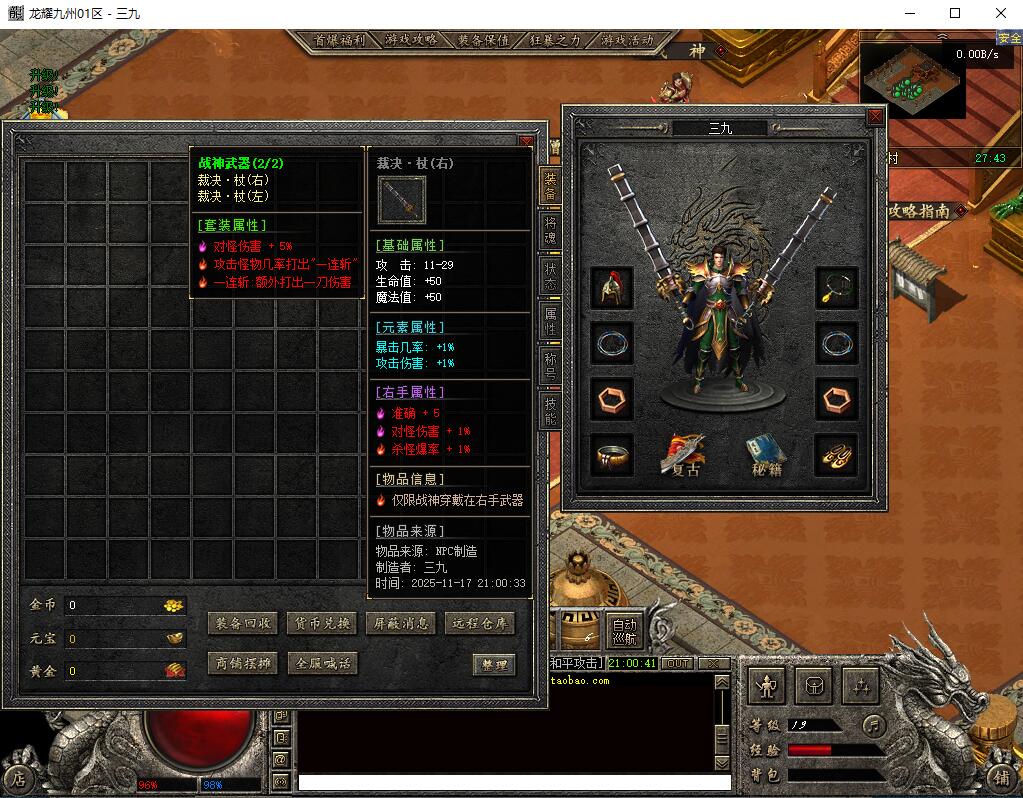The image size is (1023, 798).
Task: Toggle 屏蔽消息 message blocking
Action: click(400, 623)
